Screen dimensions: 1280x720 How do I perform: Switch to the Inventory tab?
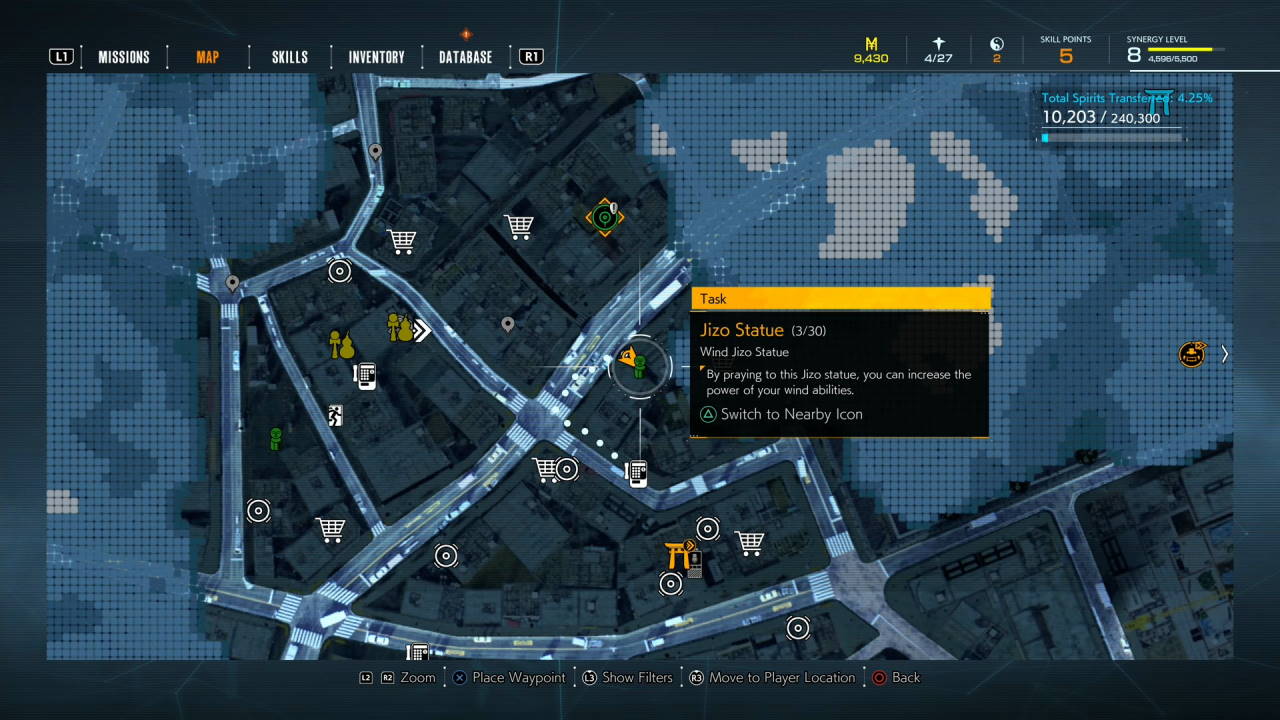click(x=375, y=56)
